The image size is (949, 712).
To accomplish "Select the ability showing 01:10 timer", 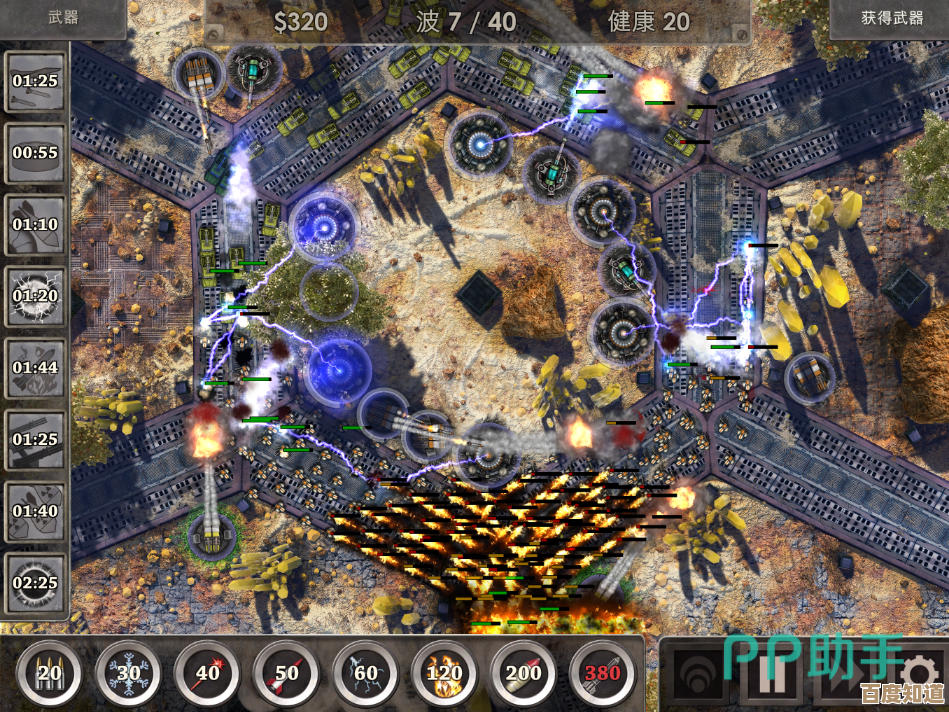I will point(35,224).
